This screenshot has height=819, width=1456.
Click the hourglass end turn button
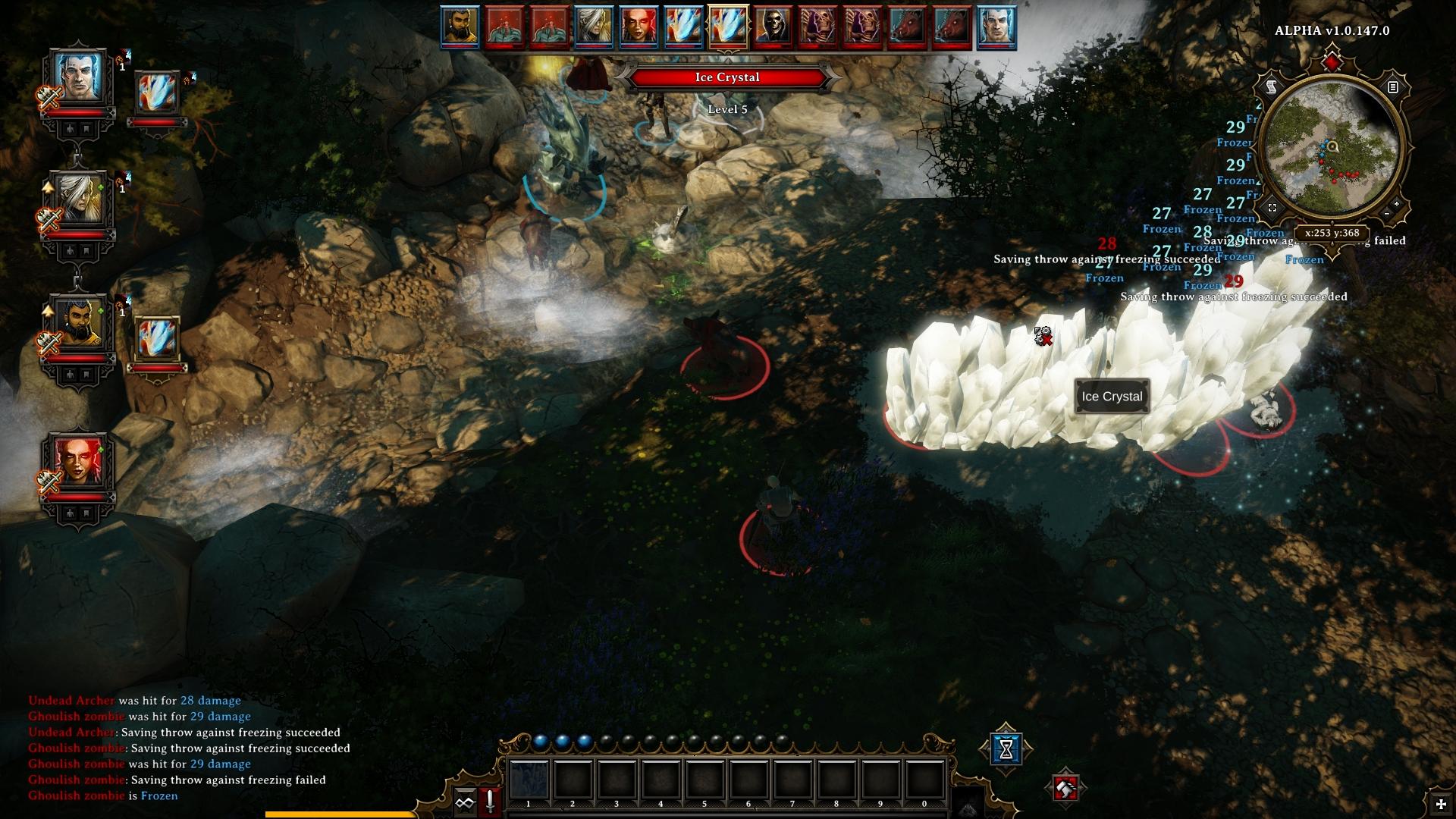pos(1006,748)
